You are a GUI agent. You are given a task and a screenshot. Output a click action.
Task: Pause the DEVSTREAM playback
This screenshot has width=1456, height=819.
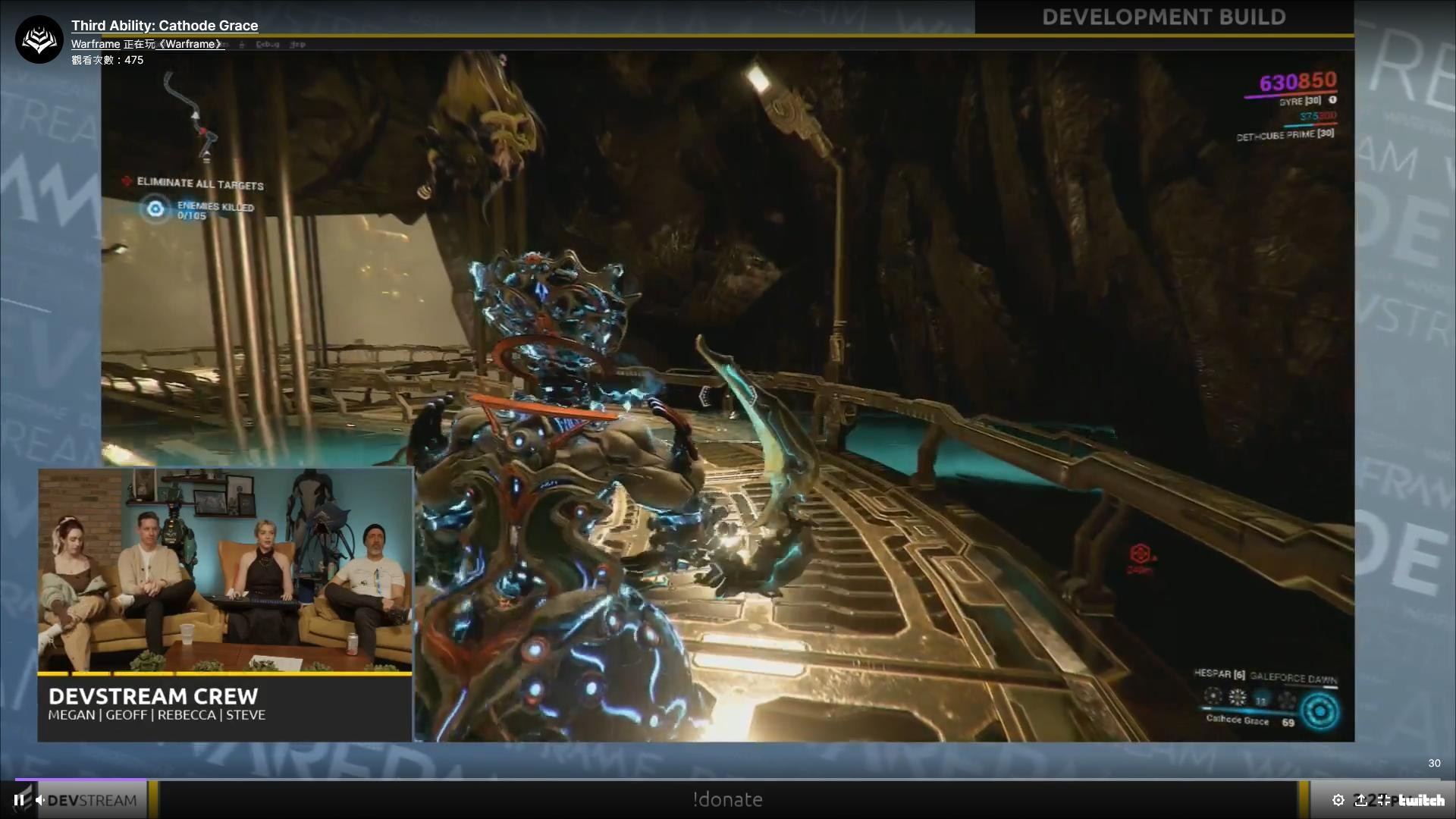[19, 799]
